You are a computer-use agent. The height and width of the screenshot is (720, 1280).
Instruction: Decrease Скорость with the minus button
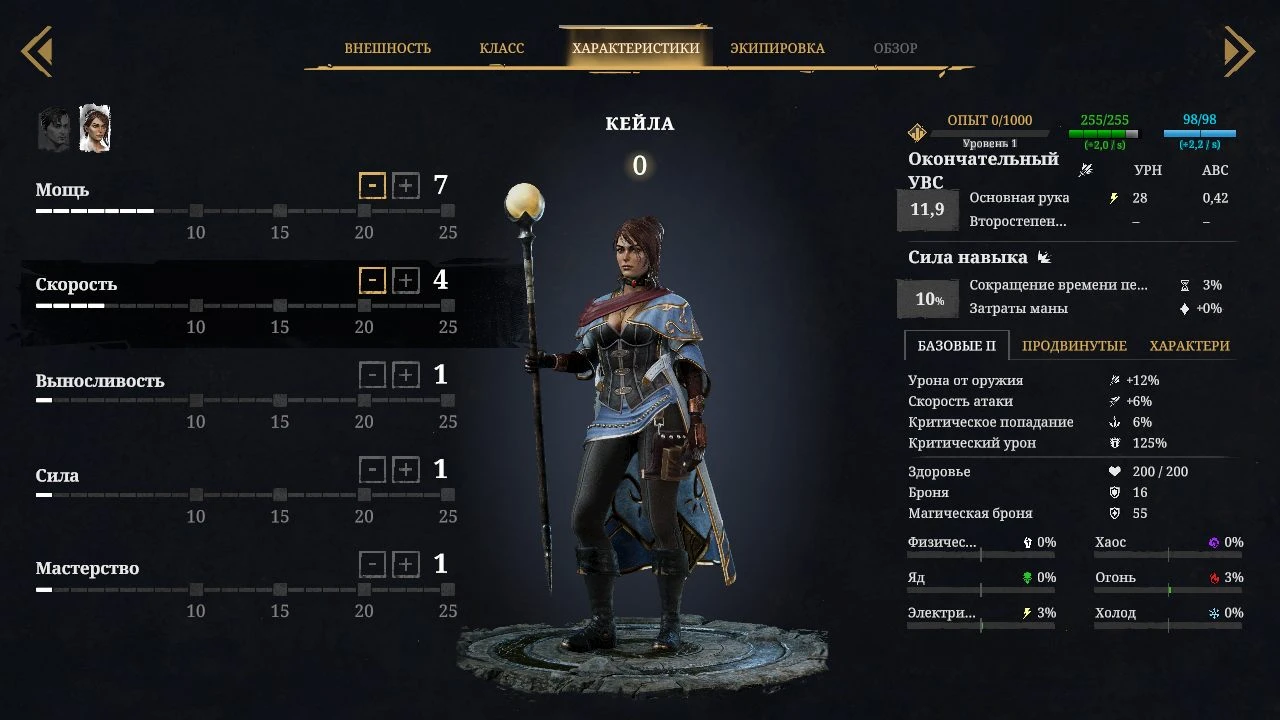[x=372, y=280]
